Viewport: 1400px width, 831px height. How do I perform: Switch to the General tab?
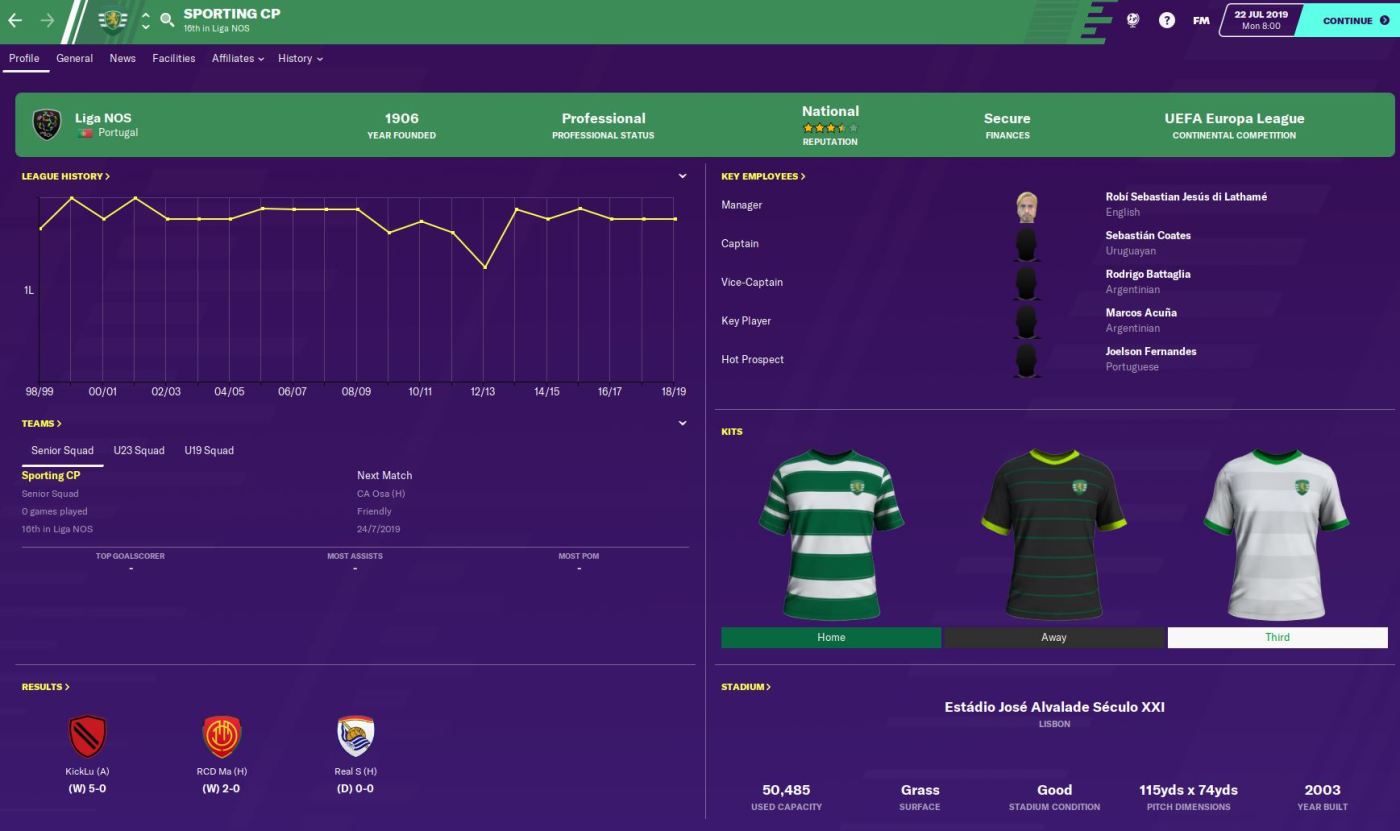coord(74,58)
